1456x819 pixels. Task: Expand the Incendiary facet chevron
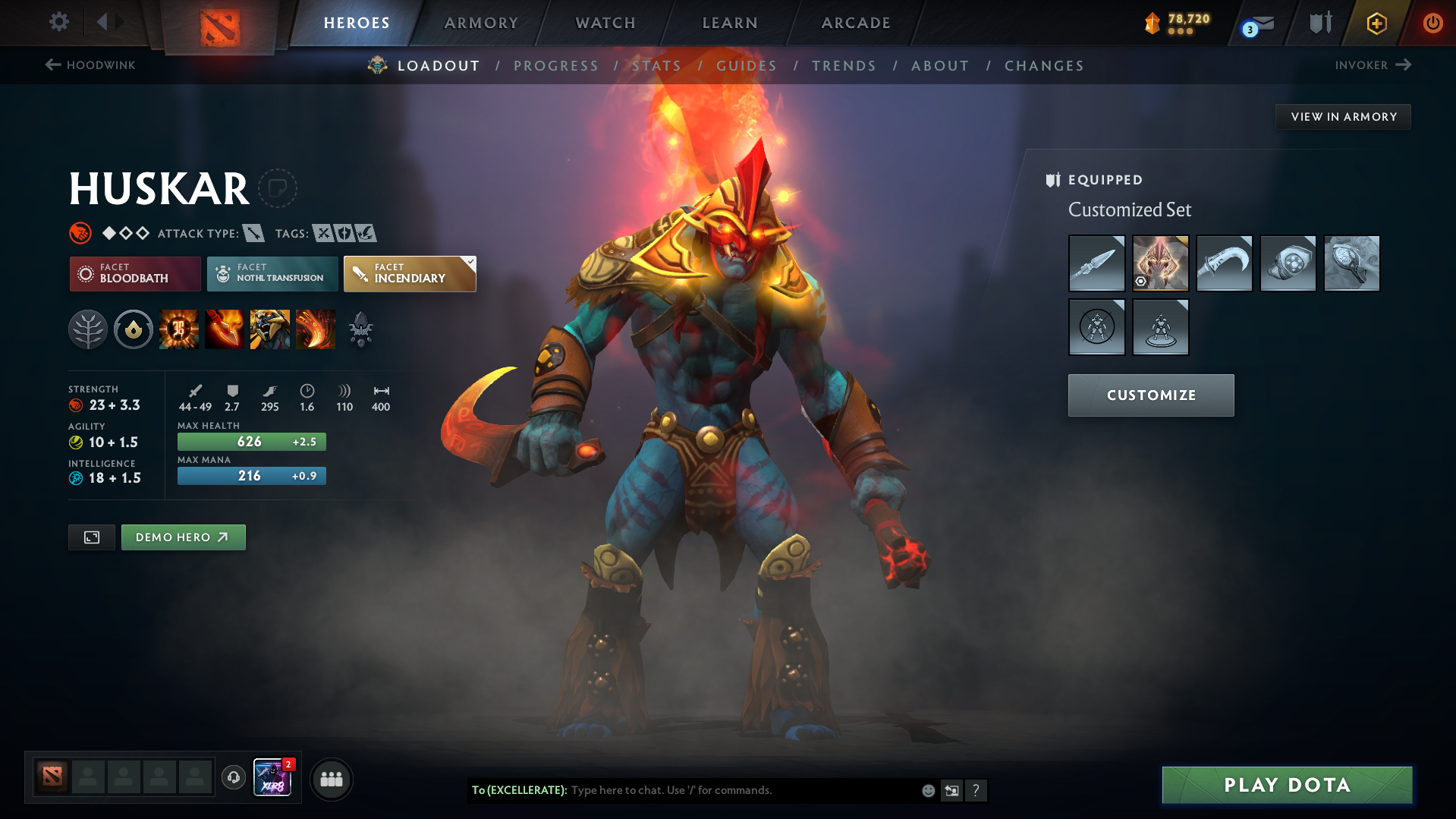coord(470,261)
